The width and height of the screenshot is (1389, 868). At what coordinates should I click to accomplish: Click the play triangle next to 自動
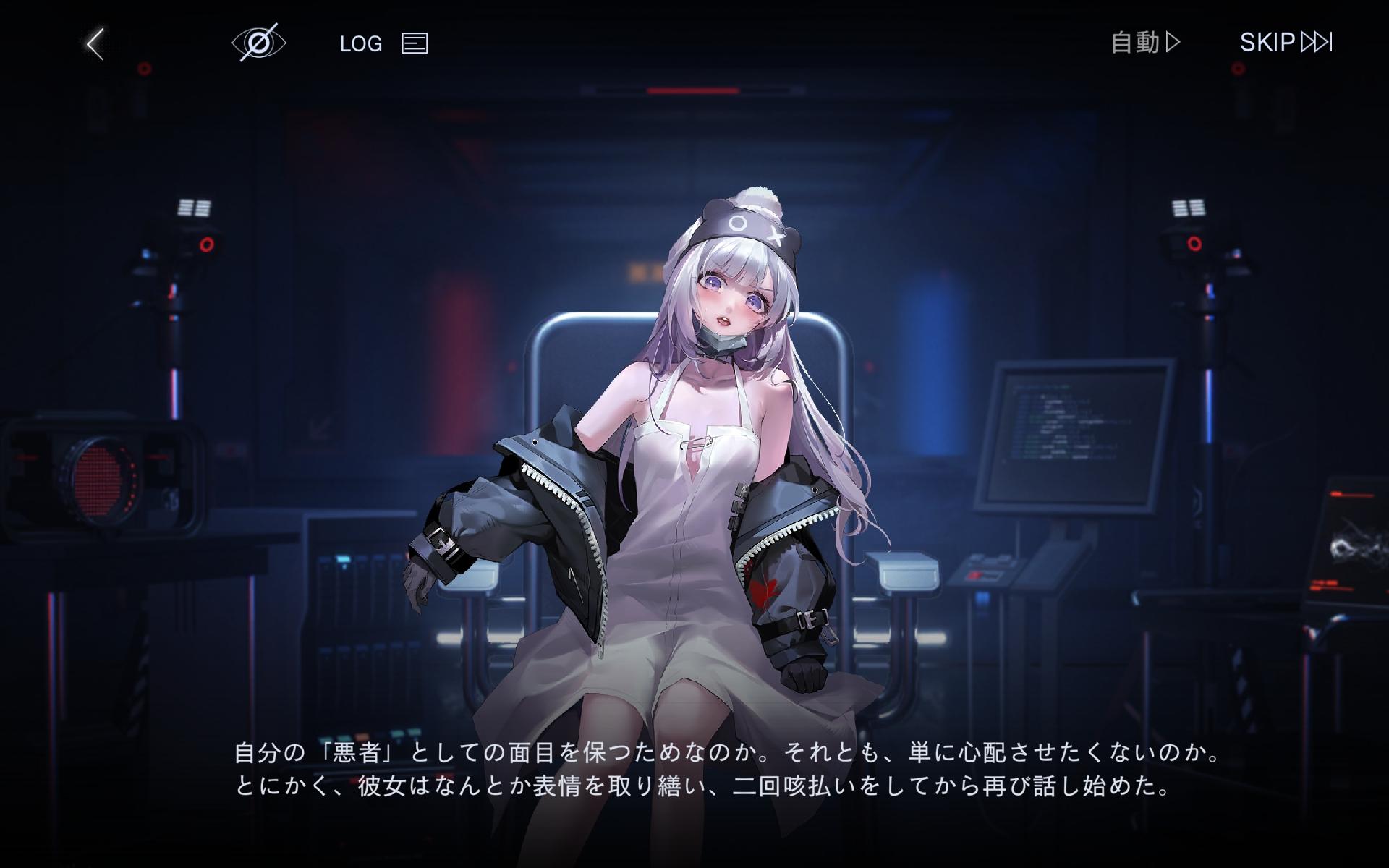click(x=1173, y=43)
